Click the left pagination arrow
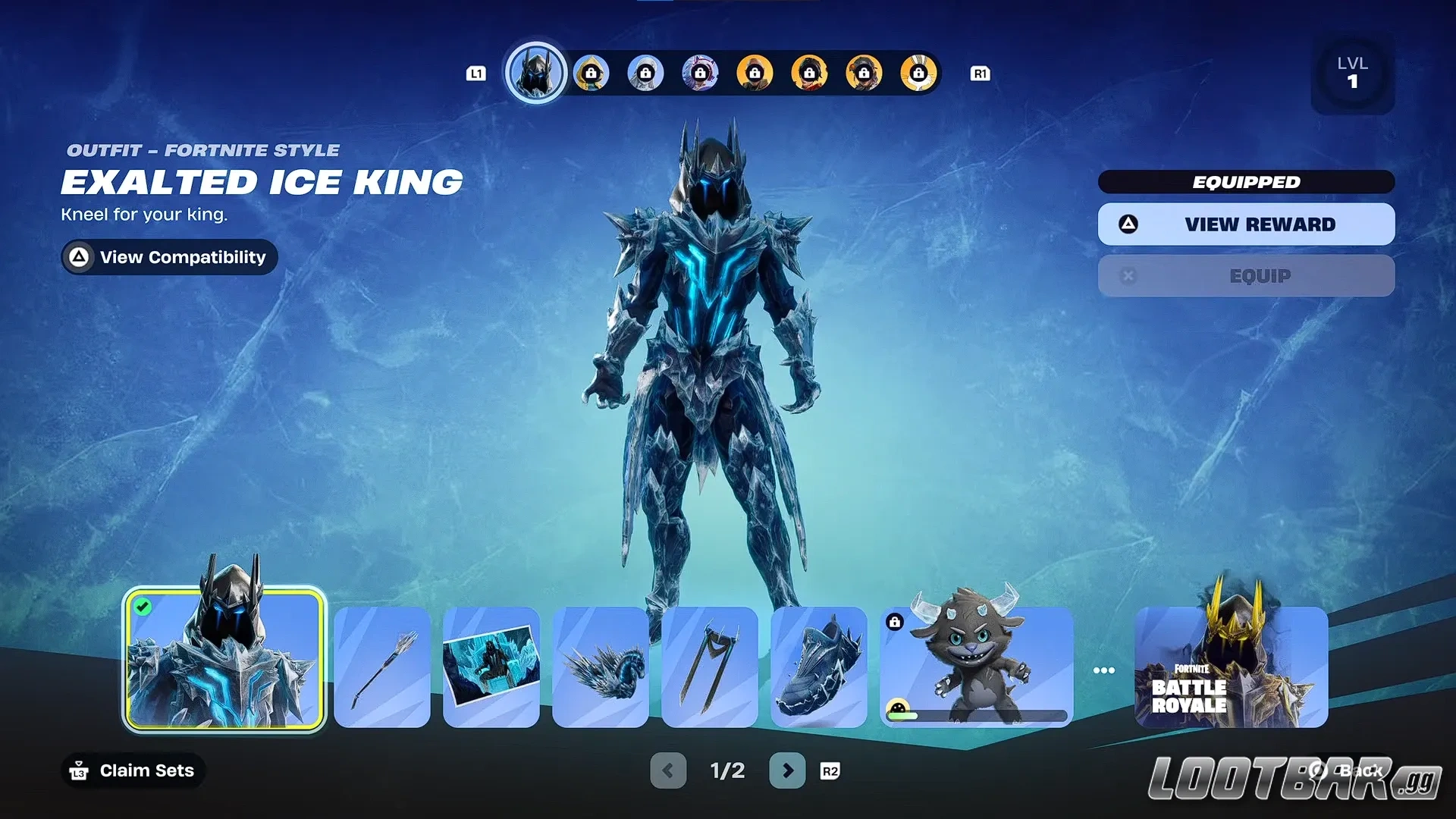Screen dimensions: 1456x819 [668, 769]
